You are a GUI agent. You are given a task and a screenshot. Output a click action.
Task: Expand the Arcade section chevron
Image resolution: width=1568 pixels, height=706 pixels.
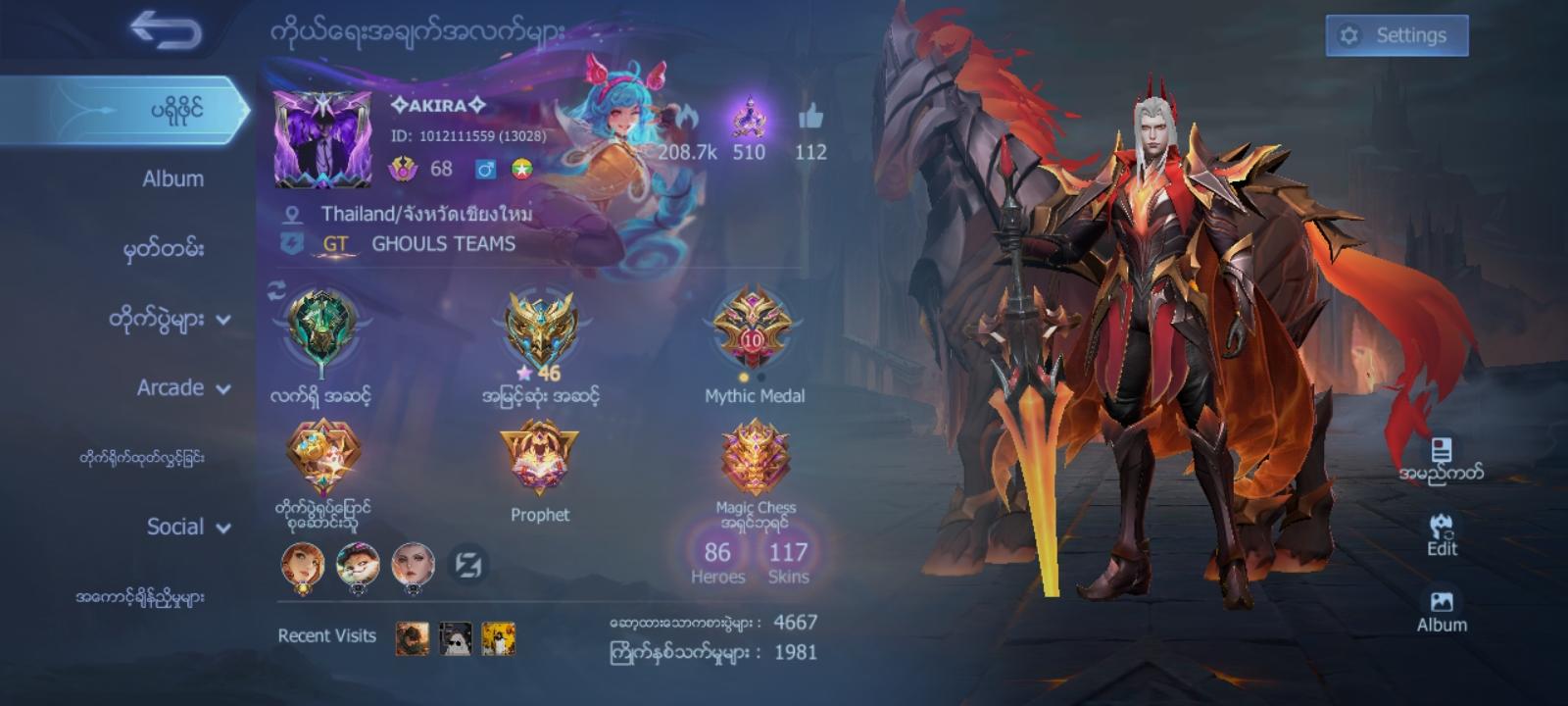pos(224,388)
